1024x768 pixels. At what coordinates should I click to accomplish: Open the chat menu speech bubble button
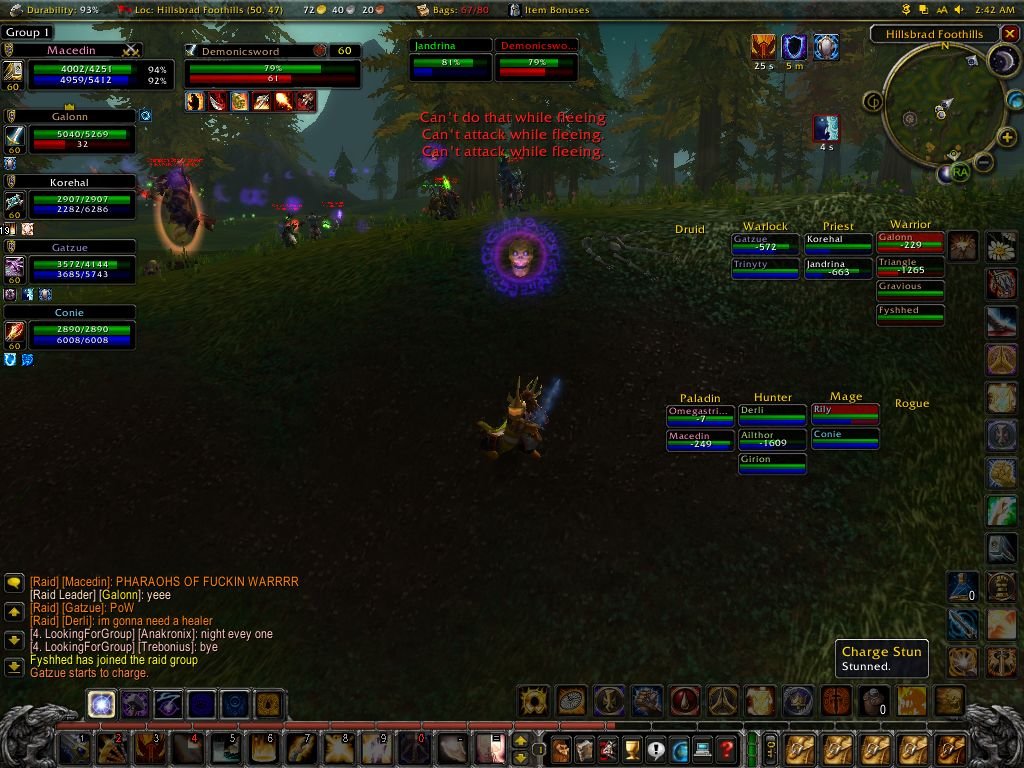tap(14, 581)
